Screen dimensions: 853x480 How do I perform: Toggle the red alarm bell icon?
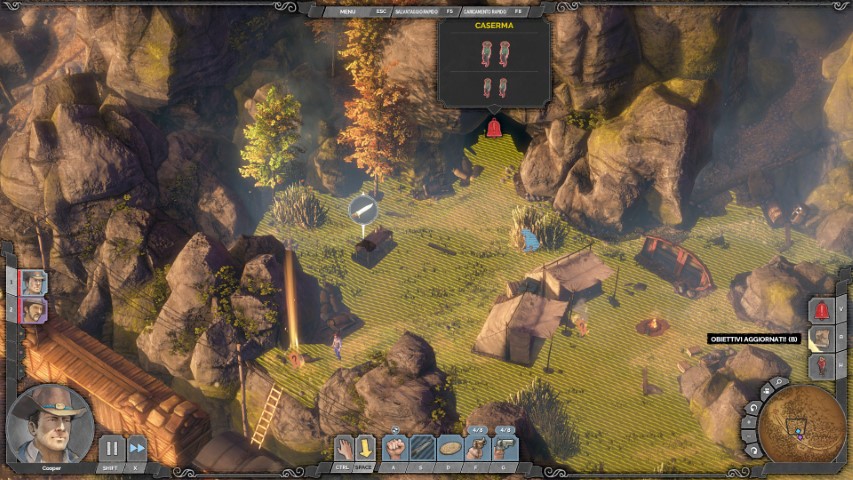(x=821, y=310)
